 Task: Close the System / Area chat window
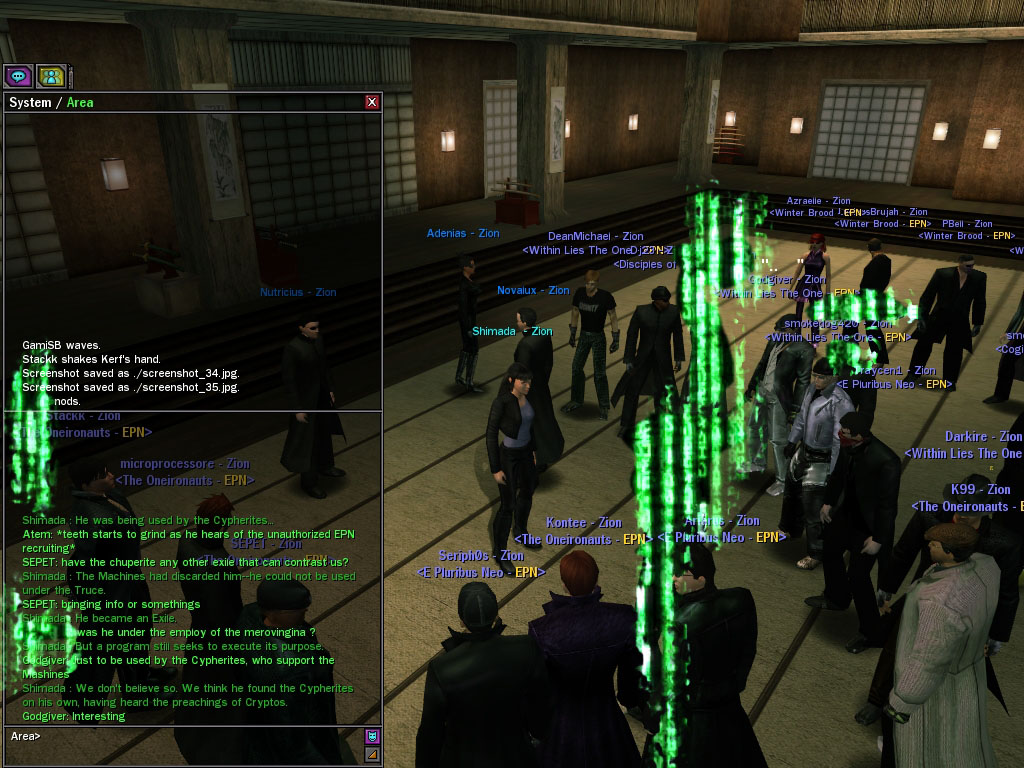[372, 102]
